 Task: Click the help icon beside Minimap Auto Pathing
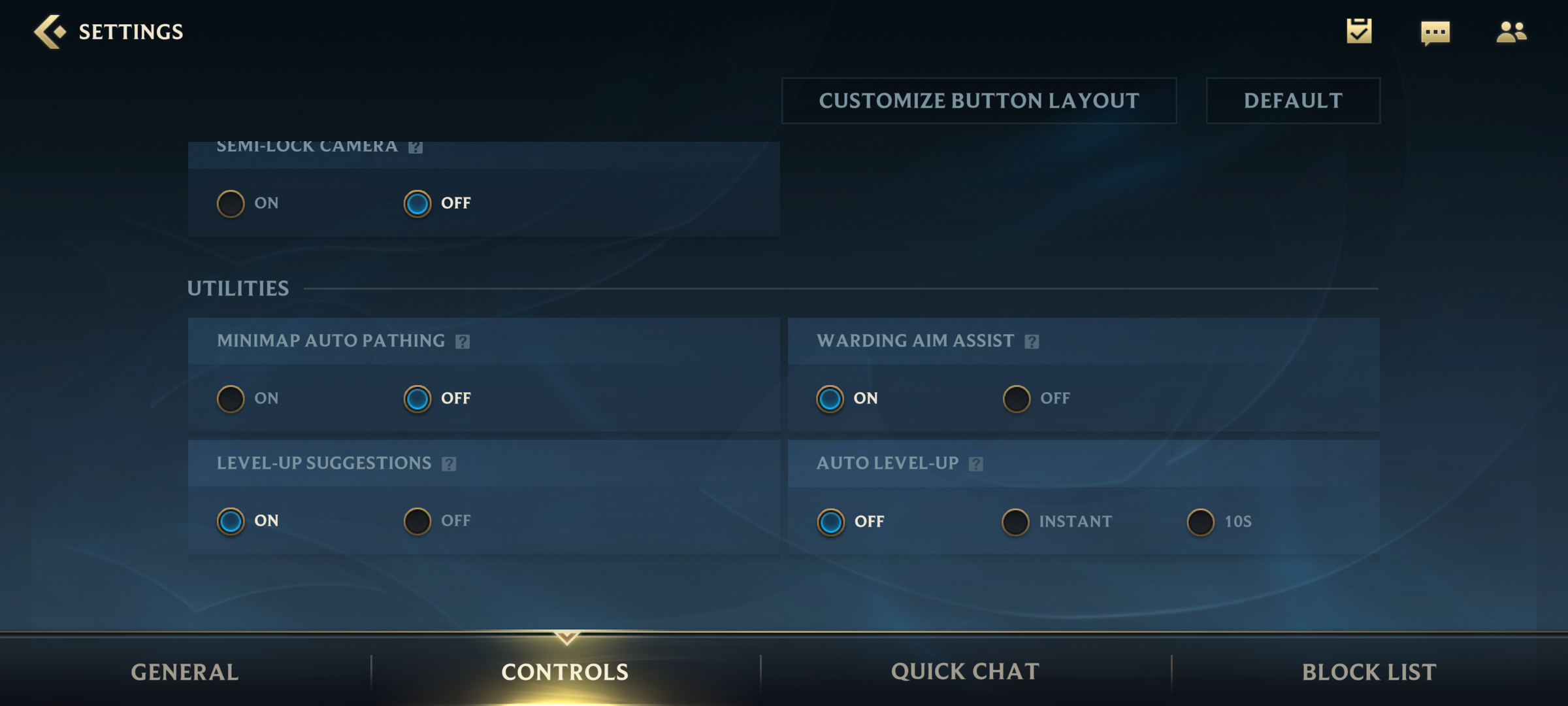tap(463, 341)
